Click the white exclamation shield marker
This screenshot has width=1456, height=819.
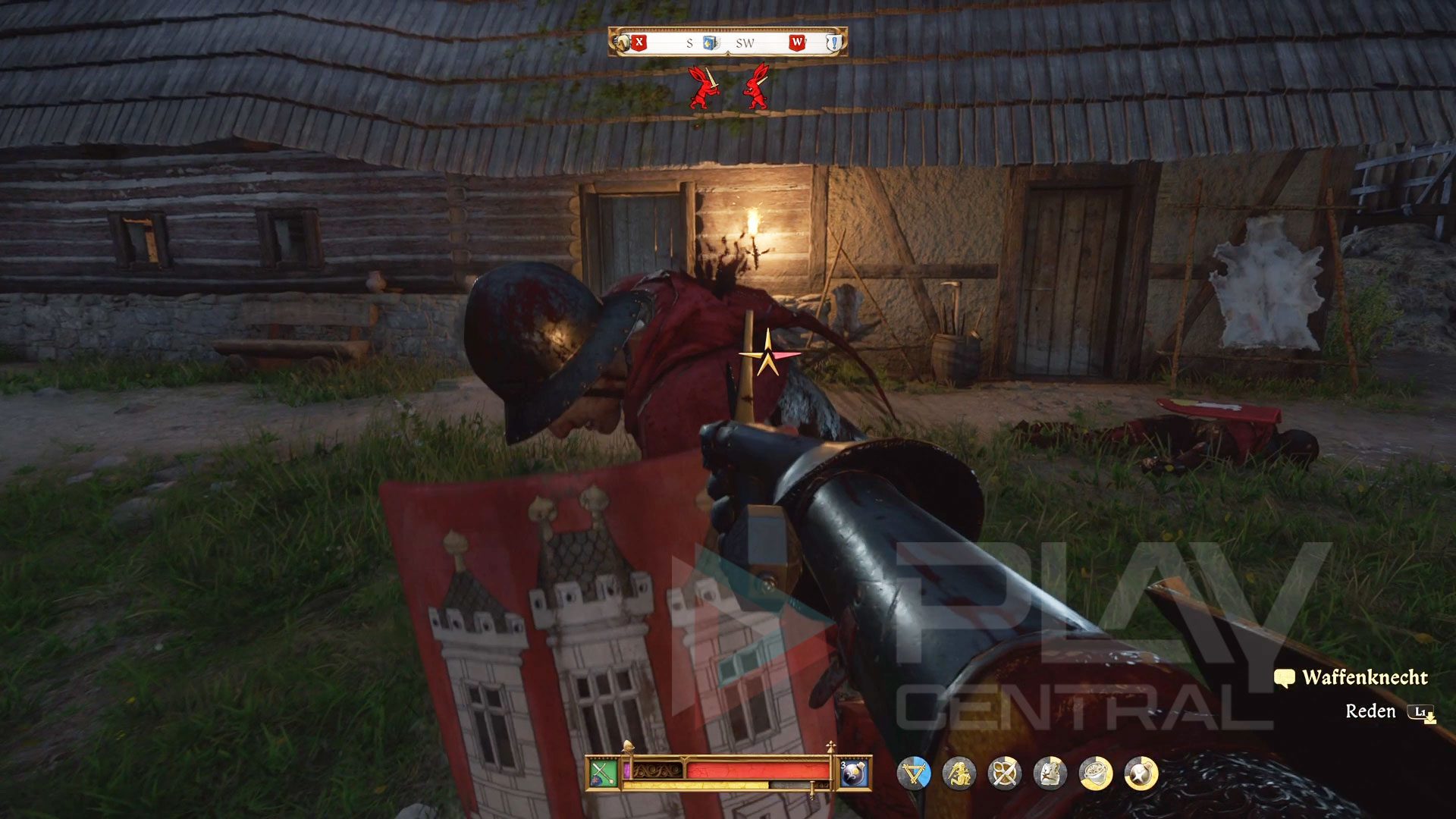click(x=834, y=42)
